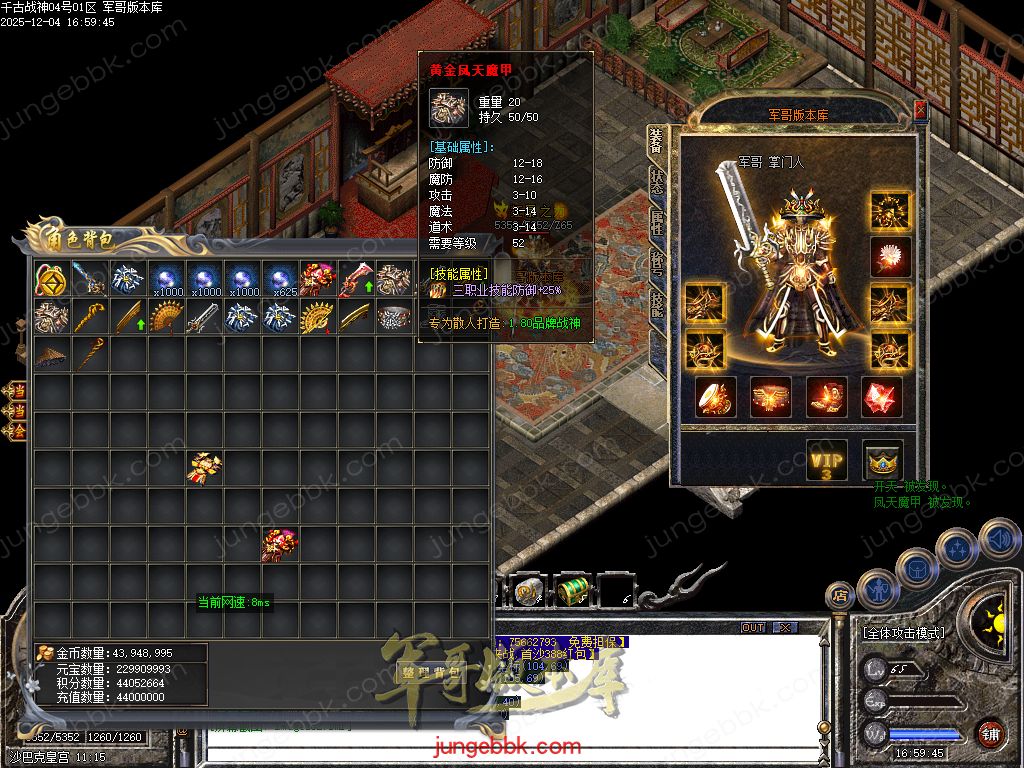Pick the x625 blue orb stack
1024x768 pixels.
tap(280, 280)
